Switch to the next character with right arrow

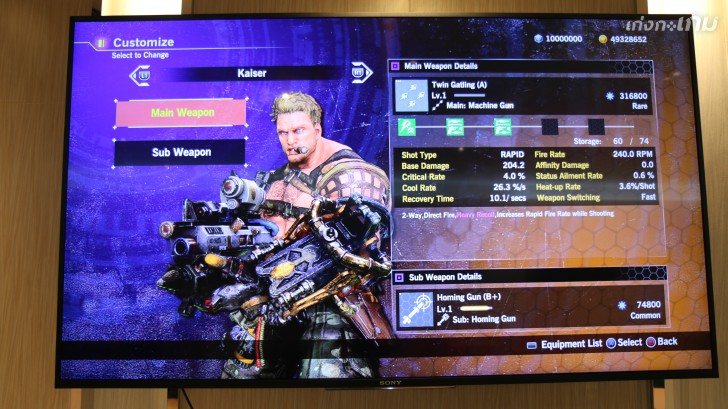[x=360, y=72]
